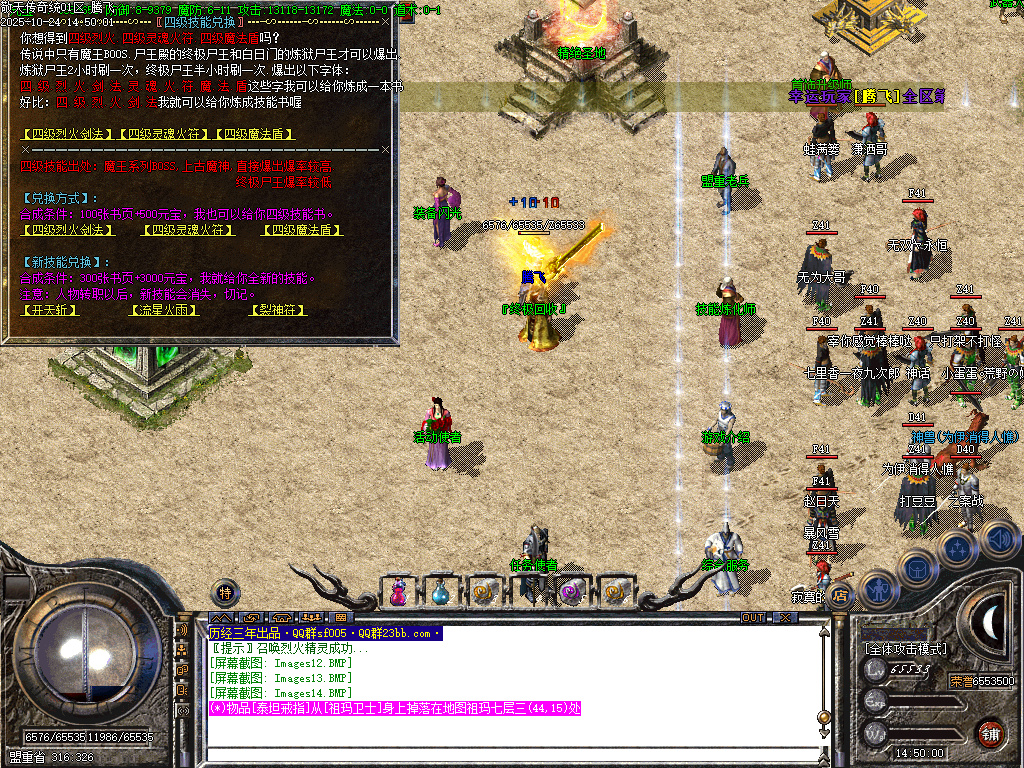Image resolution: width=1024 pixels, height=768 pixels.
Task: Click the OUT button above chat
Action: pyautogui.click(x=752, y=618)
